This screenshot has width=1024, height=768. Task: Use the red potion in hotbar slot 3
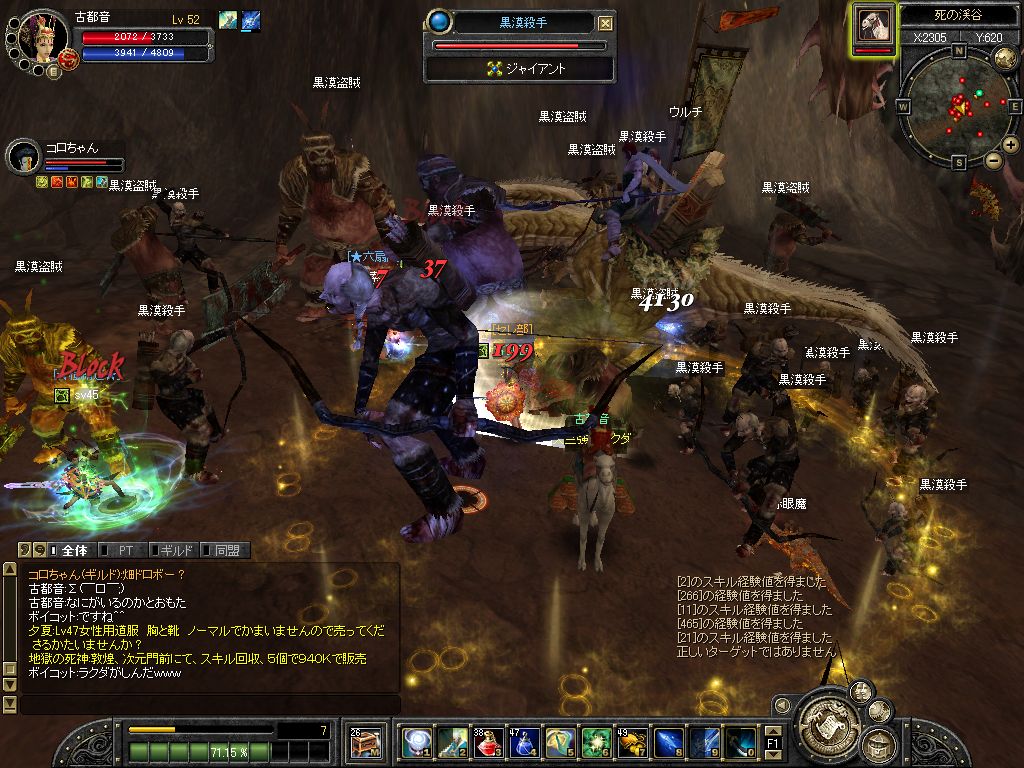pyautogui.click(x=489, y=742)
